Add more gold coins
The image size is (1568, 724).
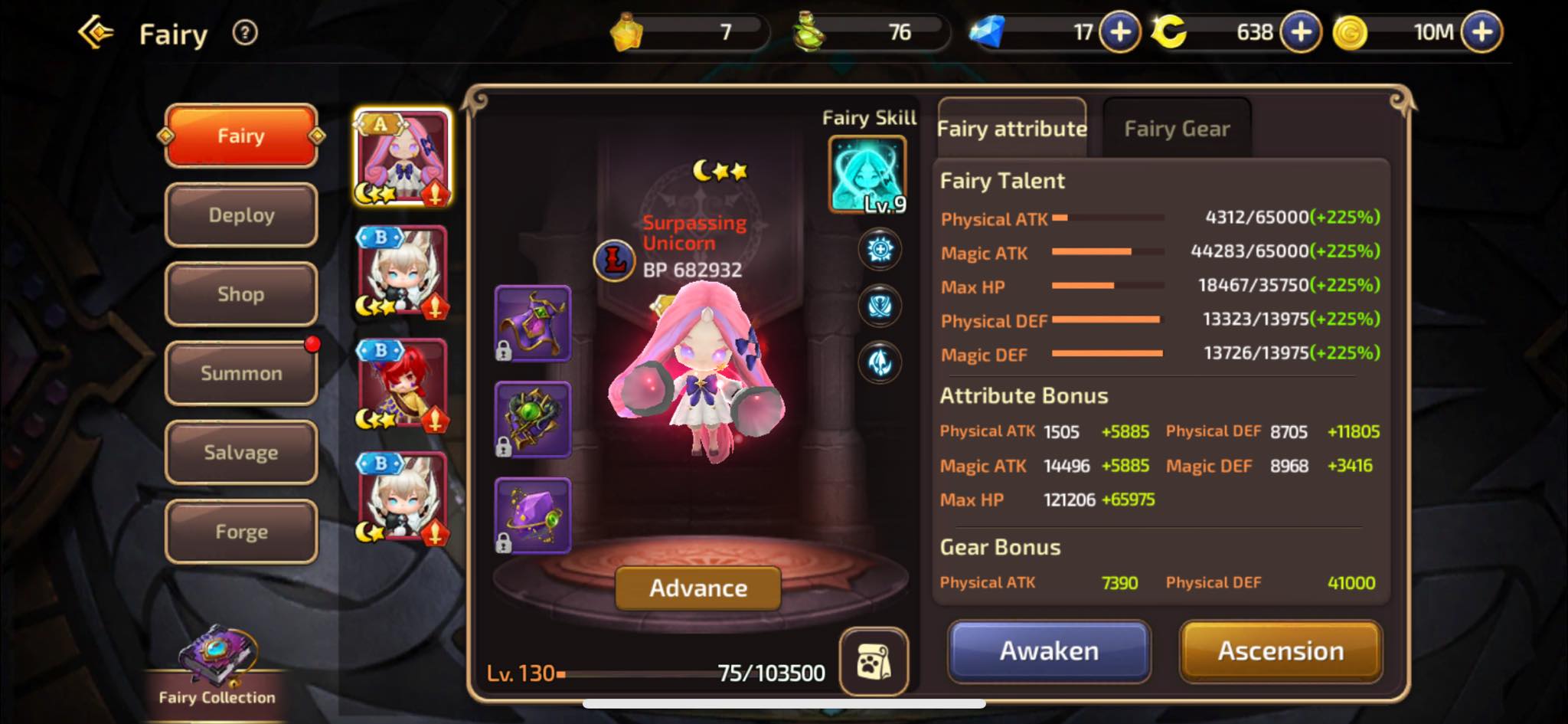(x=1482, y=32)
